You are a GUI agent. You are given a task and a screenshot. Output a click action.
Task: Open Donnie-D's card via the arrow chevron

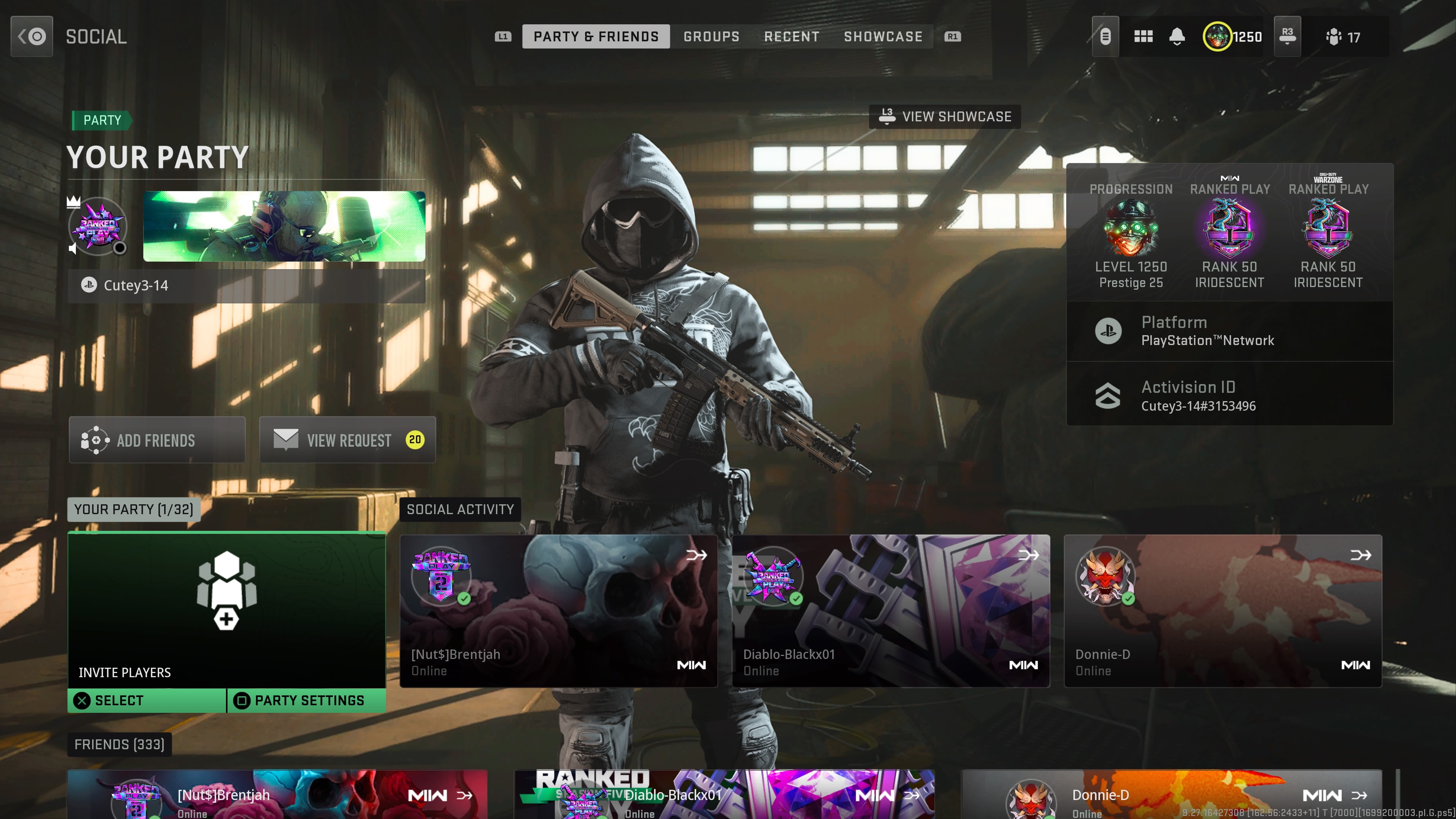click(x=1359, y=555)
